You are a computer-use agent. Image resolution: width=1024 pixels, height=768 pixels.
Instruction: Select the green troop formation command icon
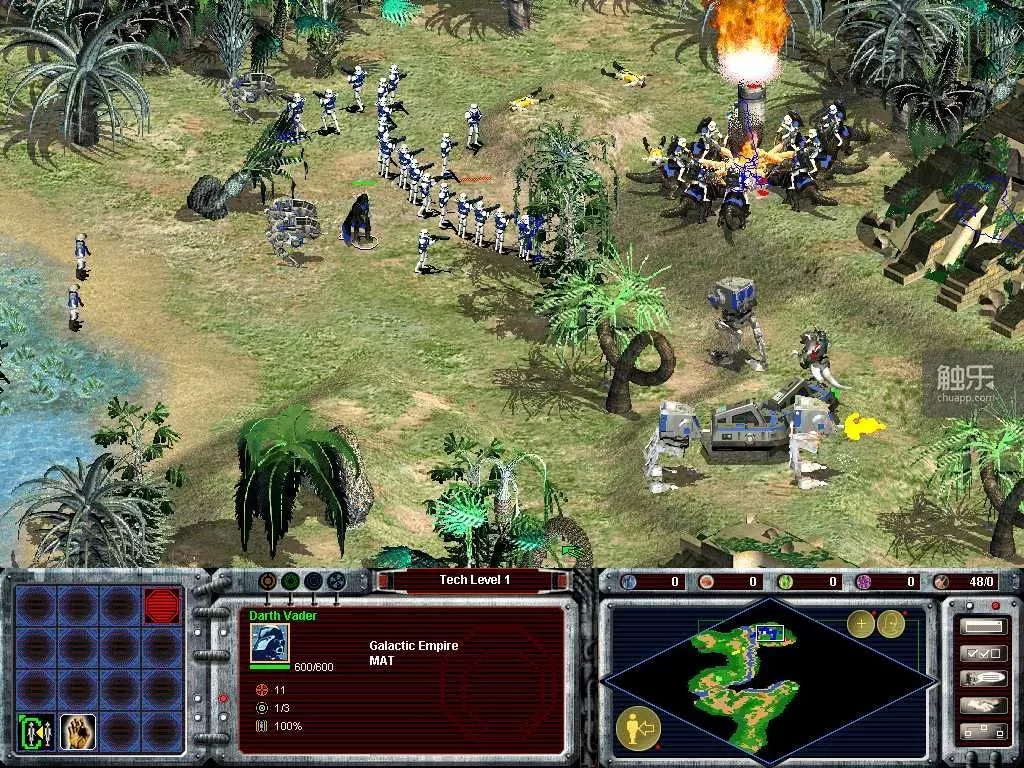(35, 731)
